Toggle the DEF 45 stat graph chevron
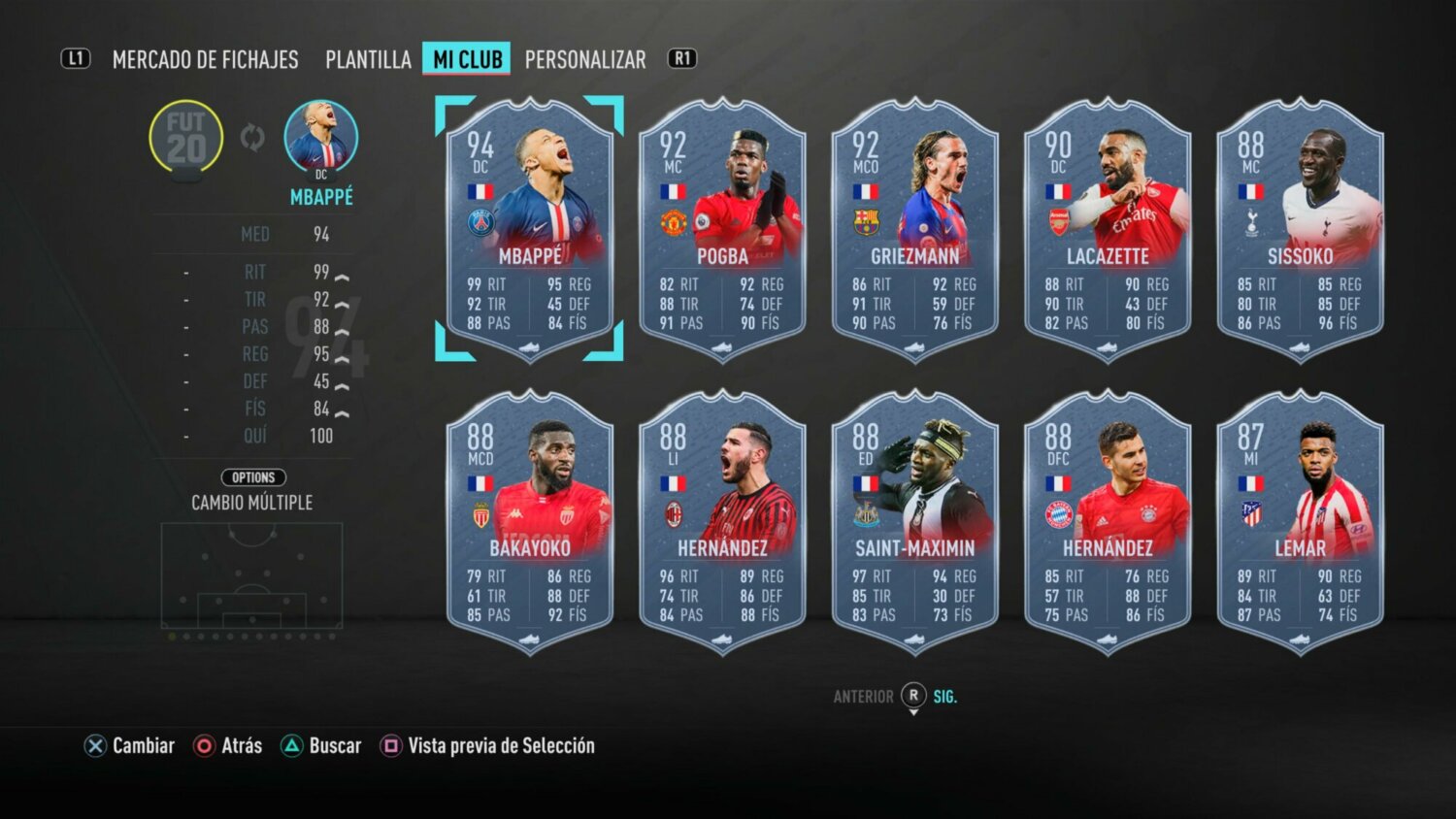1456x819 pixels. point(342,382)
